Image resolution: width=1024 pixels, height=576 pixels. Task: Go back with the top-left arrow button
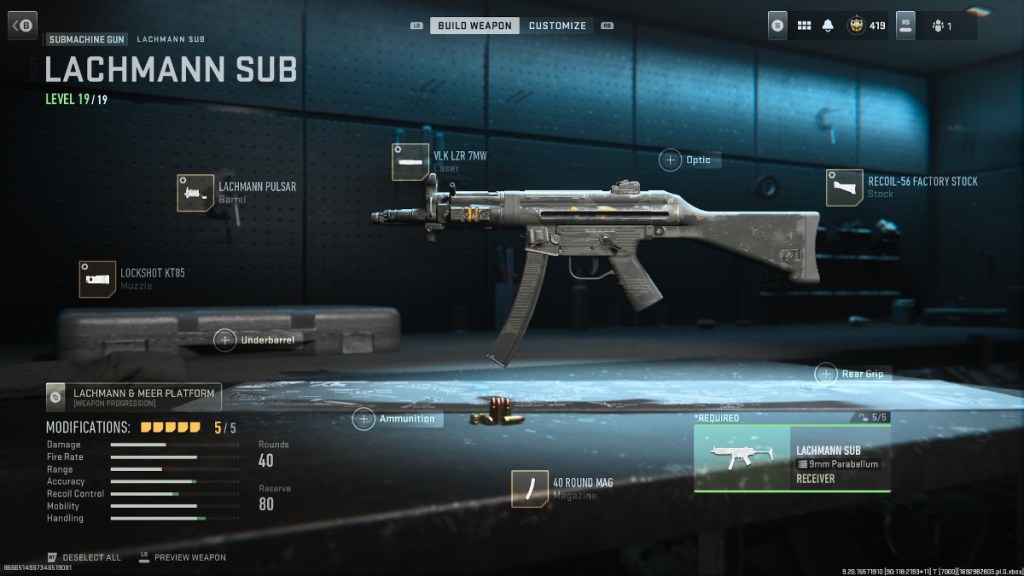[22, 25]
